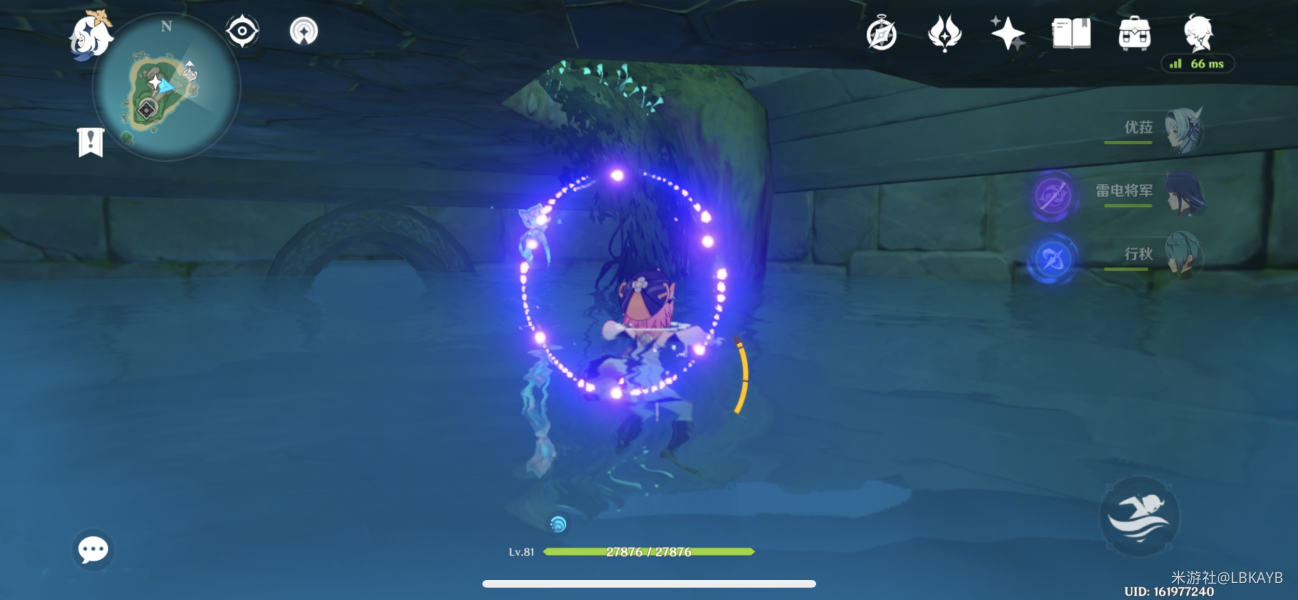This screenshot has height=600, width=1298.
Task: Open the Paimon menu
Action: pos(89,36)
